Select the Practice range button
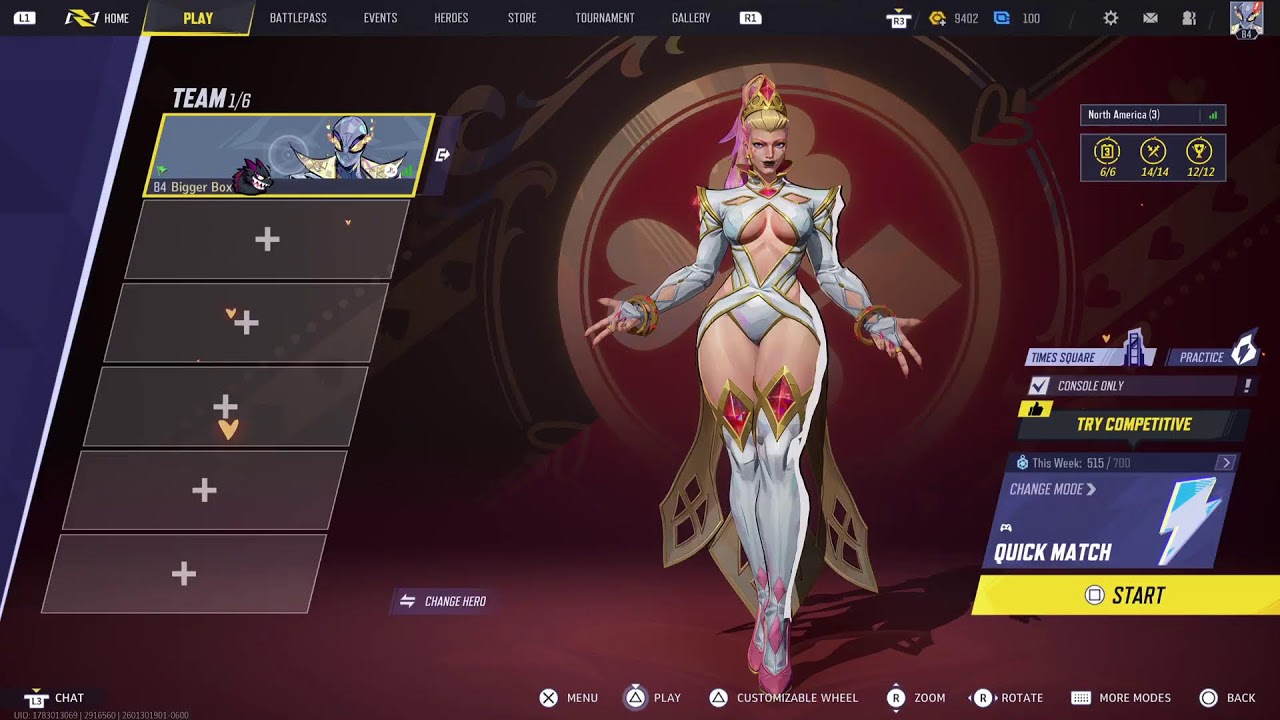1280x720 pixels. (1213, 357)
